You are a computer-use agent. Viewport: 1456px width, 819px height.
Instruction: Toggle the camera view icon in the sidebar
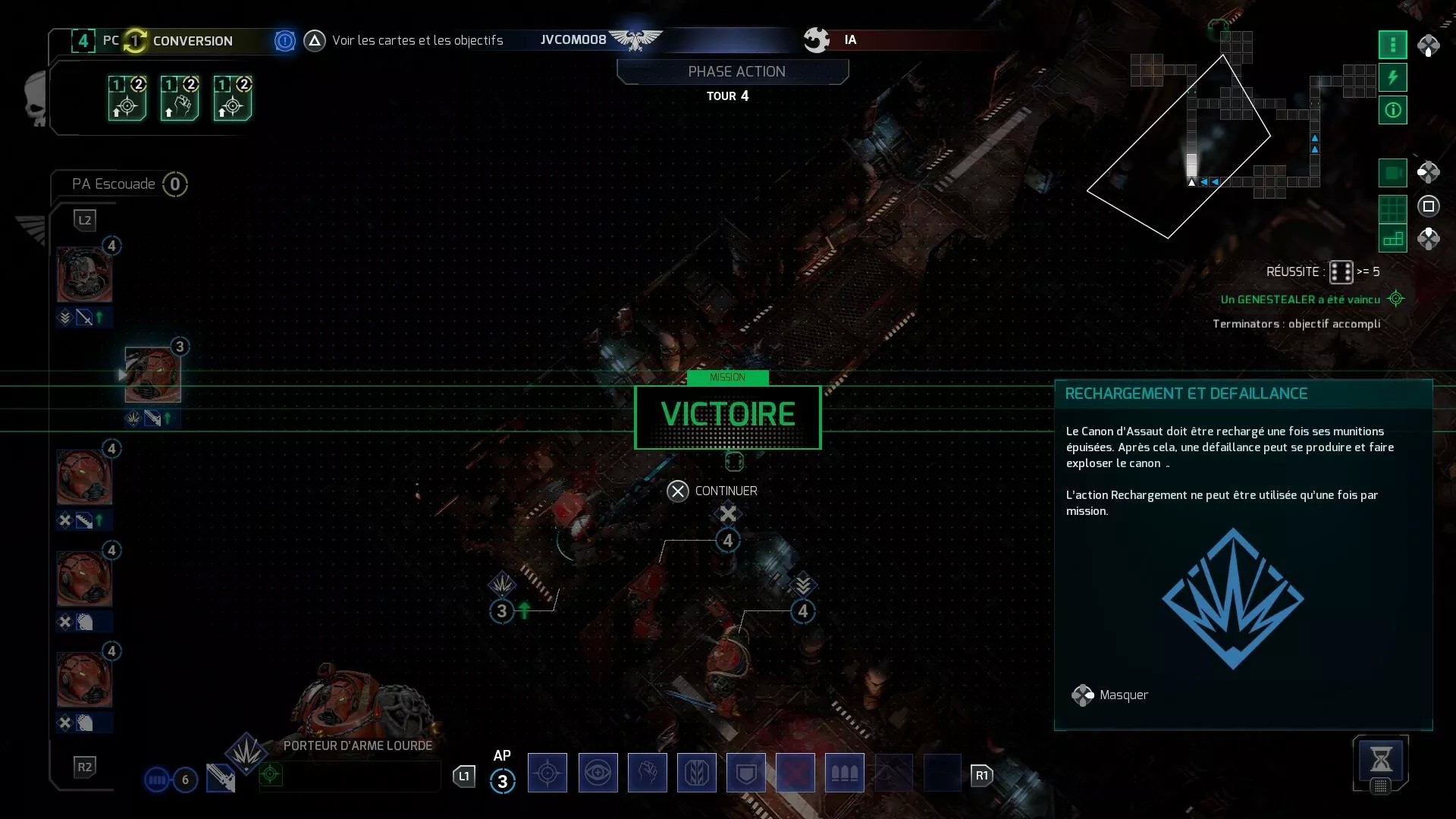click(1392, 173)
